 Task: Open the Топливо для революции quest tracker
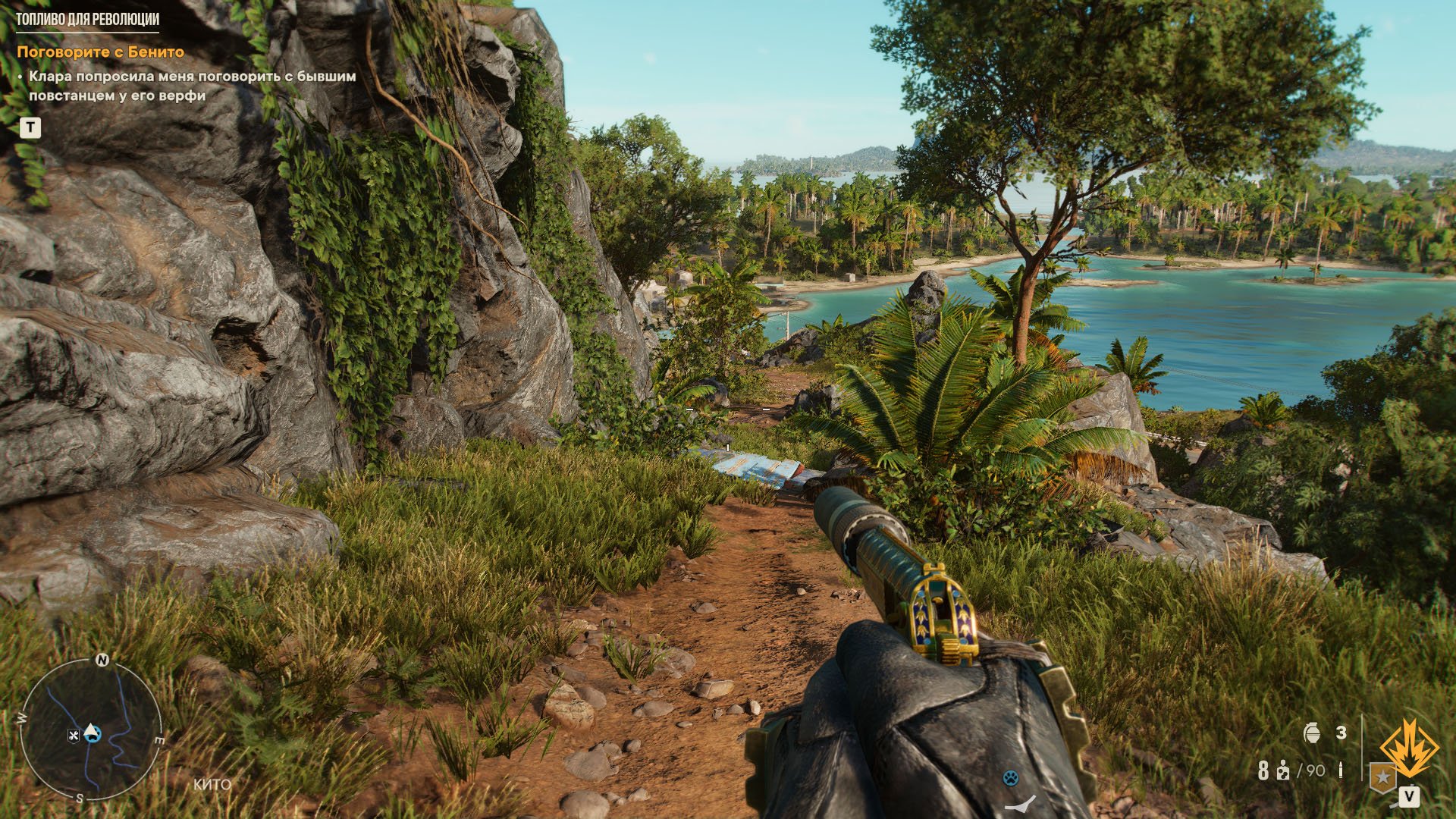[x=88, y=20]
